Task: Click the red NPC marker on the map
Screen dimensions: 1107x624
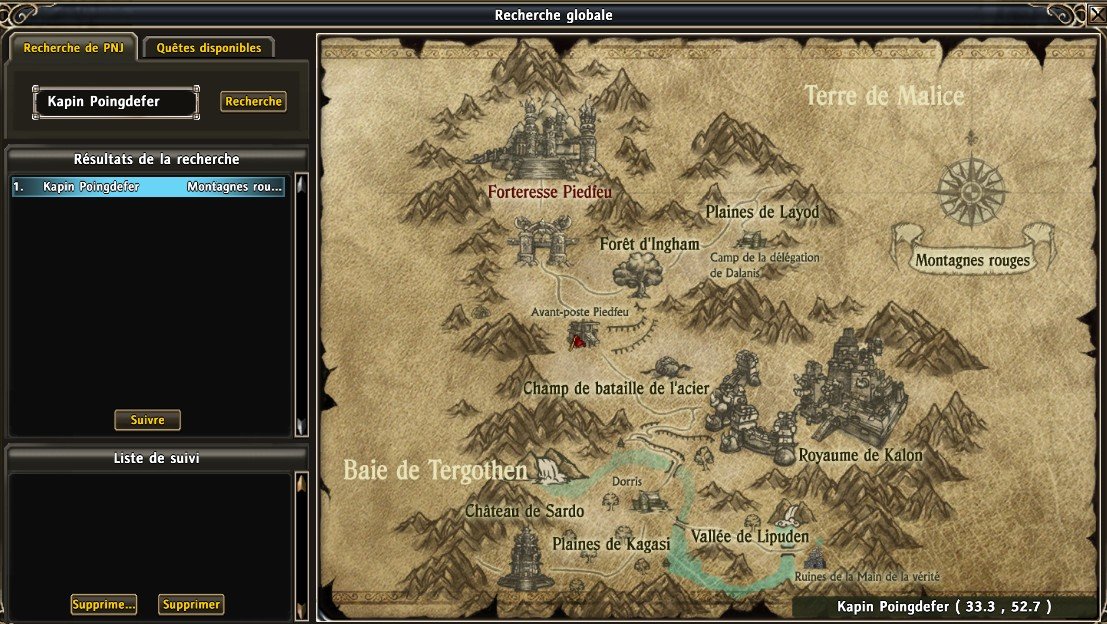Action: tap(577, 341)
